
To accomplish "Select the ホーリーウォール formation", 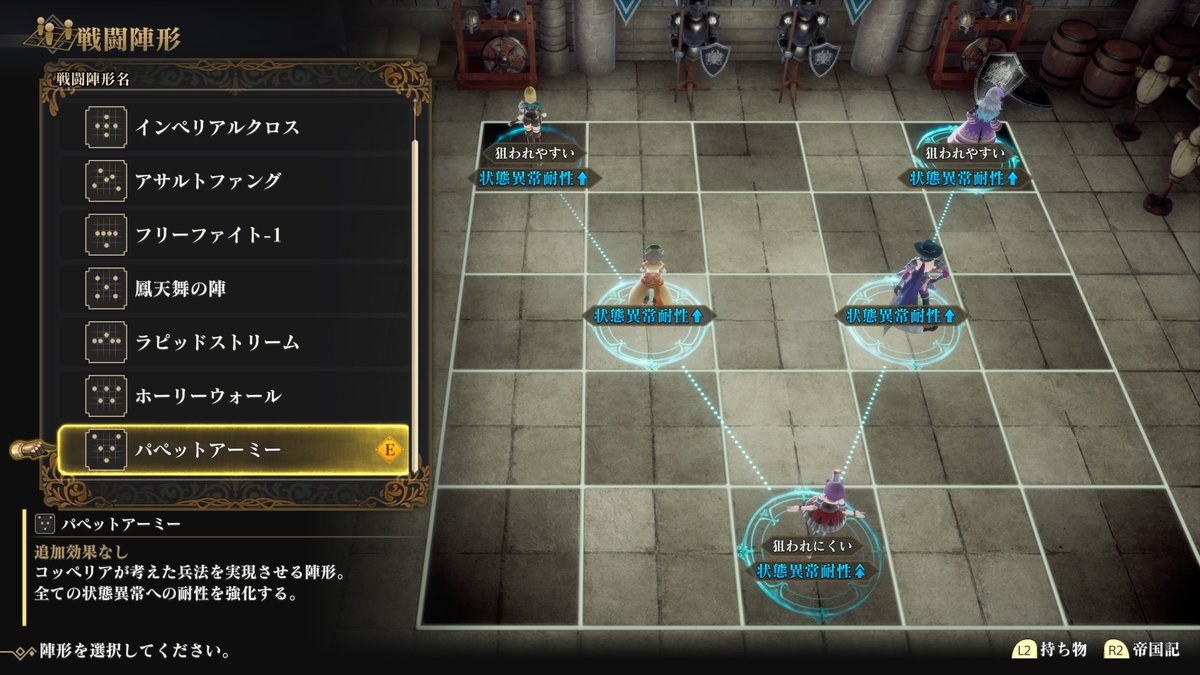I will (x=233, y=396).
